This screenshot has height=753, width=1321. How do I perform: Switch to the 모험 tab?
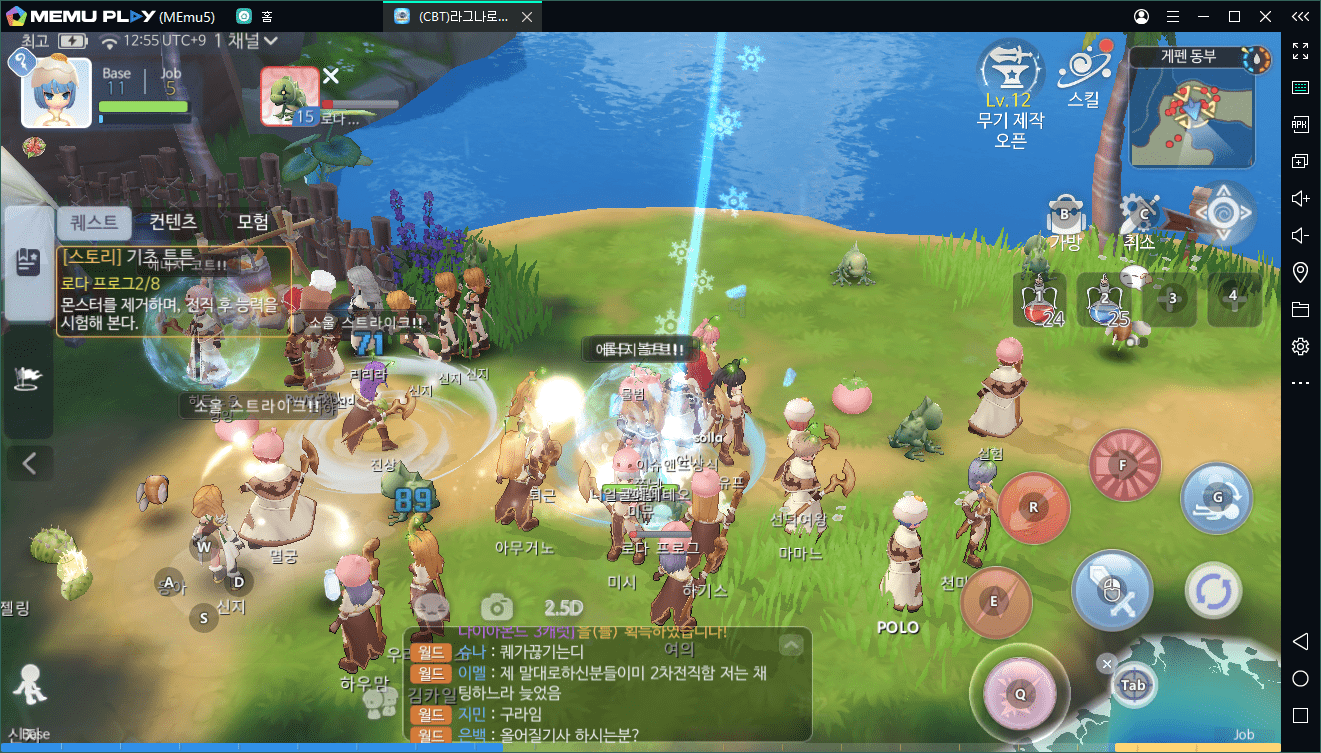252,222
